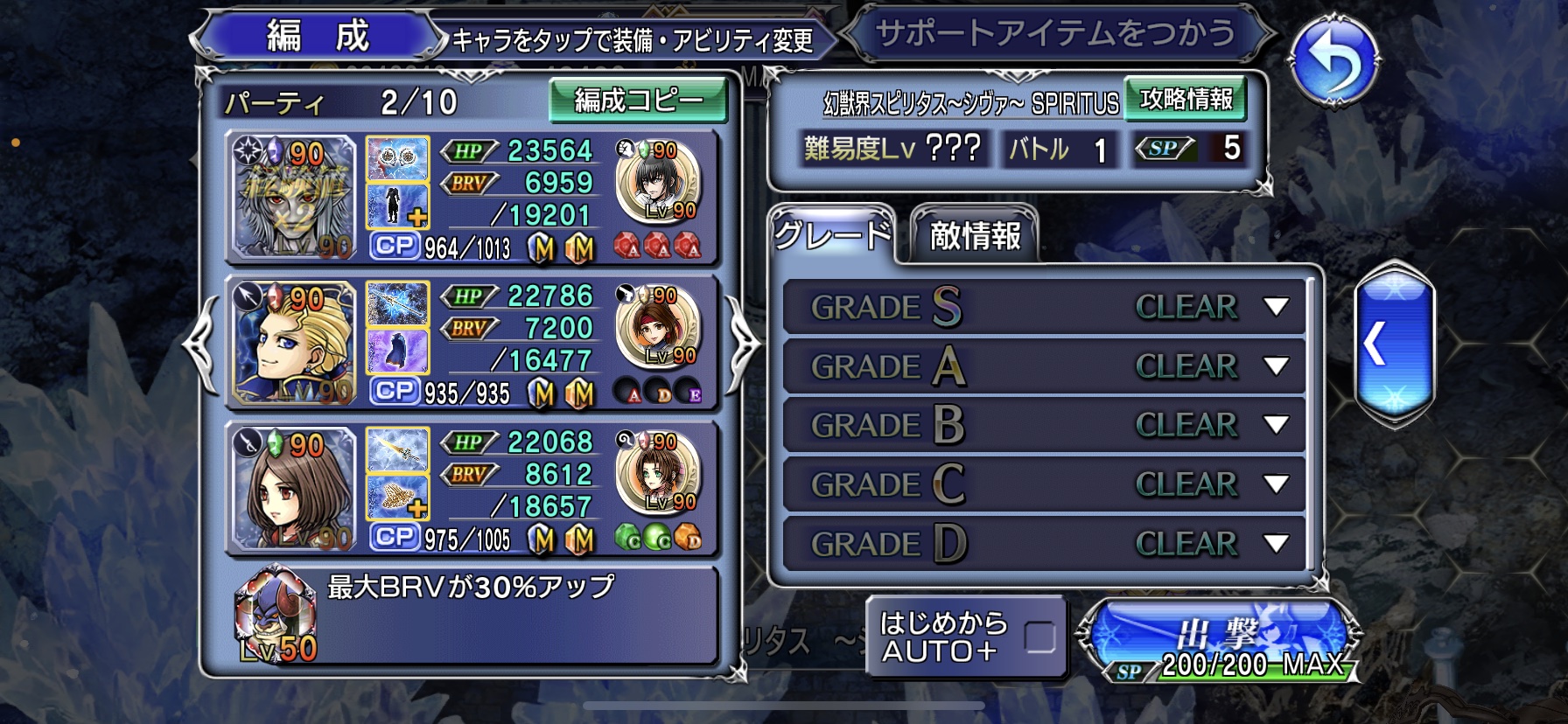Toggle はじめから AUTO+ checkbox
This screenshot has height=724, width=1568.
tap(1039, 637)
